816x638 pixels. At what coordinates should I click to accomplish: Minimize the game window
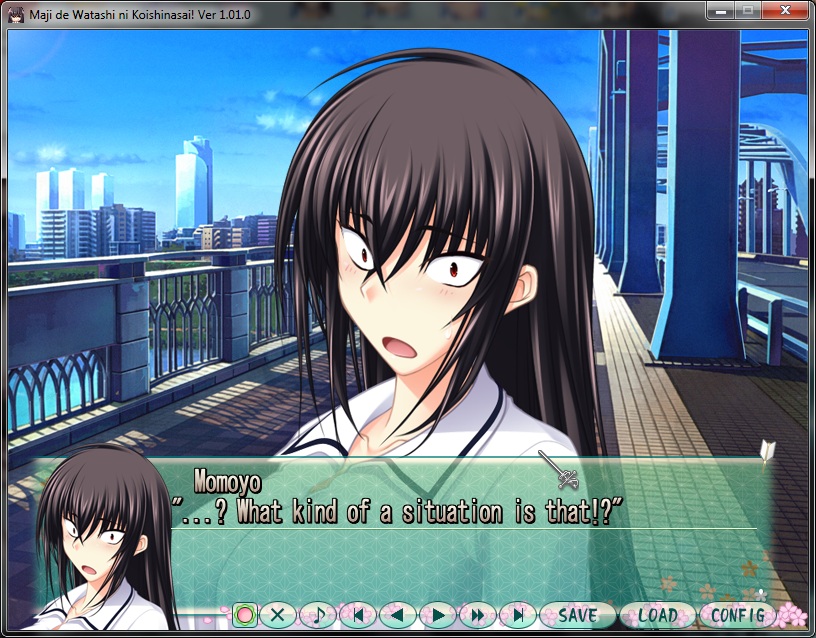[x=720, y=12]
